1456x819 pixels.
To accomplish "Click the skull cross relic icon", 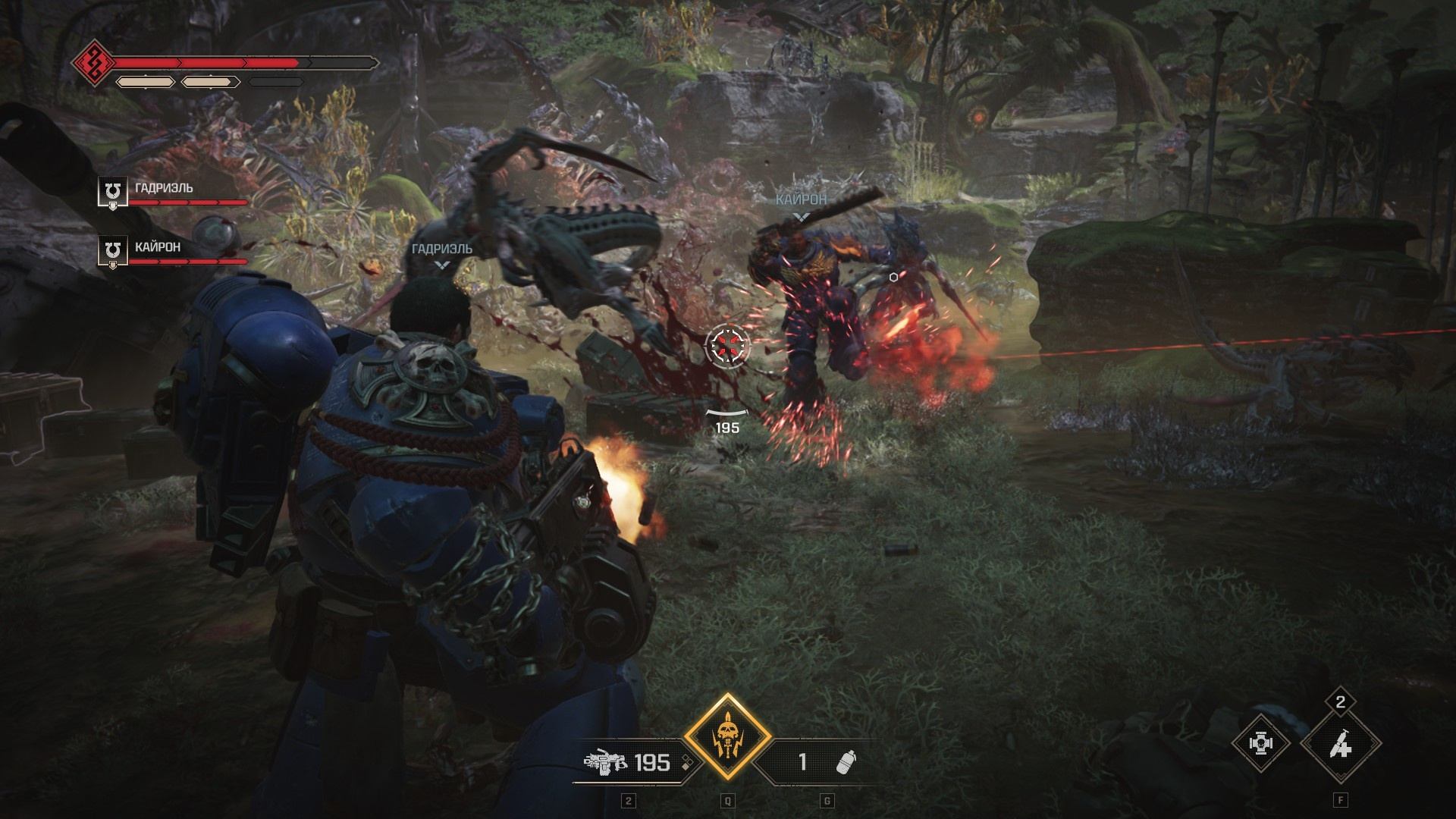I will coord(1260,744).
